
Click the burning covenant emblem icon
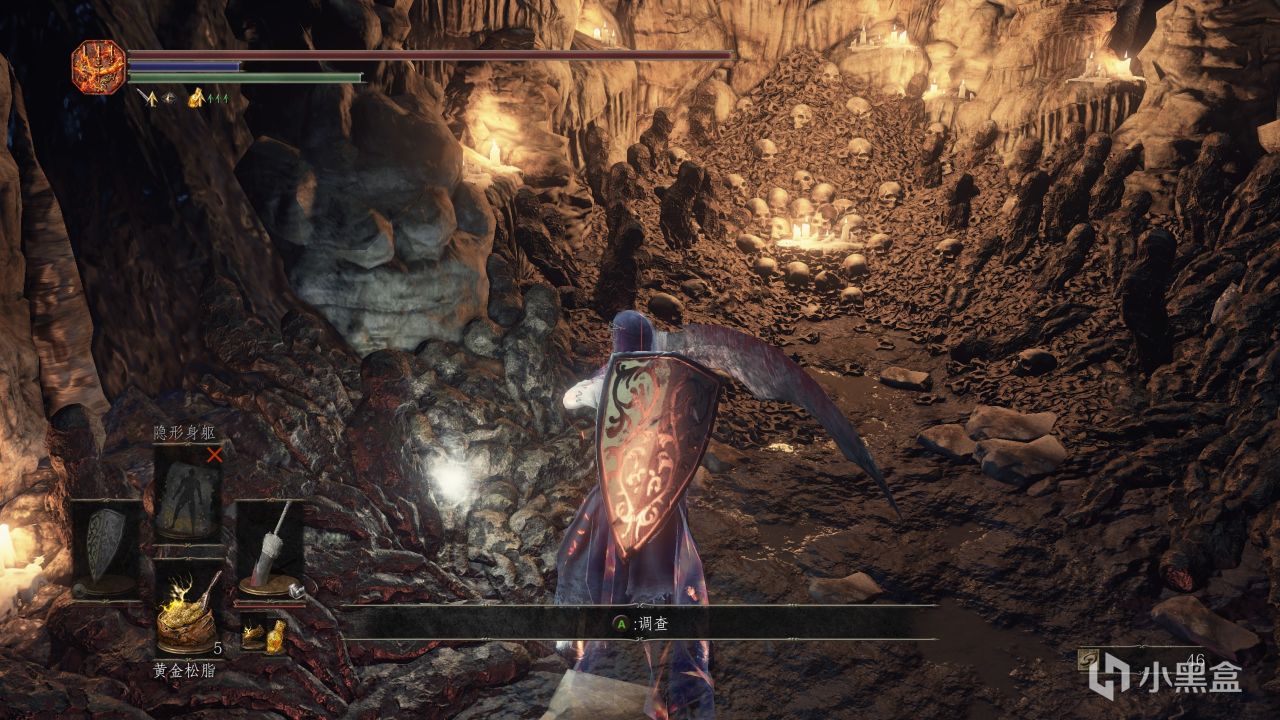98,67
